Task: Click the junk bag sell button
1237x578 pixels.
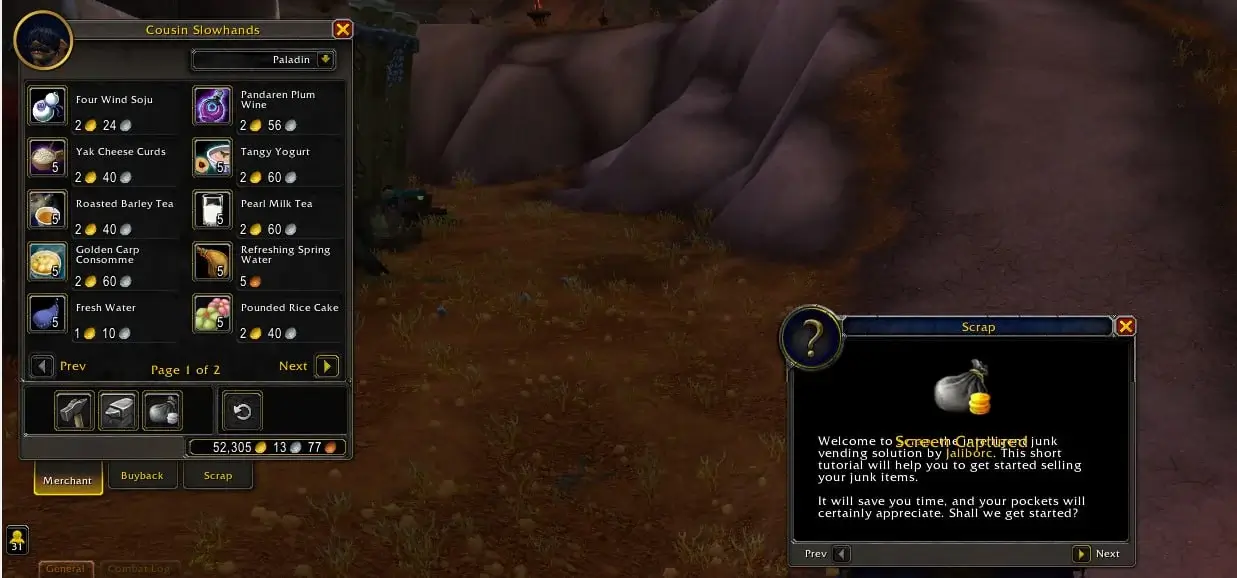Action: coord(162,410)
